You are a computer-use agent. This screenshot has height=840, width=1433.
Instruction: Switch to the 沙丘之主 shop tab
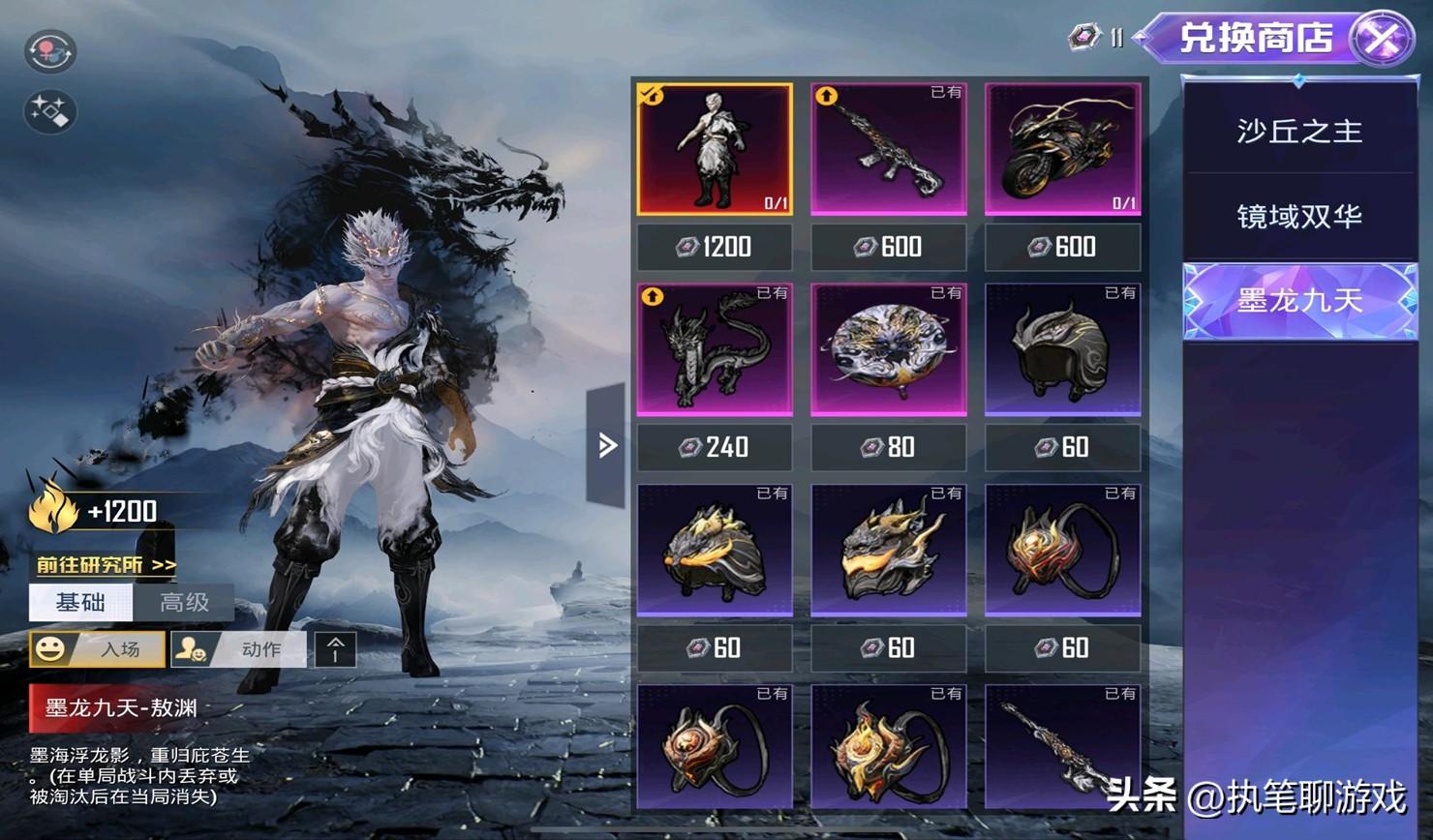(x=1298, y=131)
